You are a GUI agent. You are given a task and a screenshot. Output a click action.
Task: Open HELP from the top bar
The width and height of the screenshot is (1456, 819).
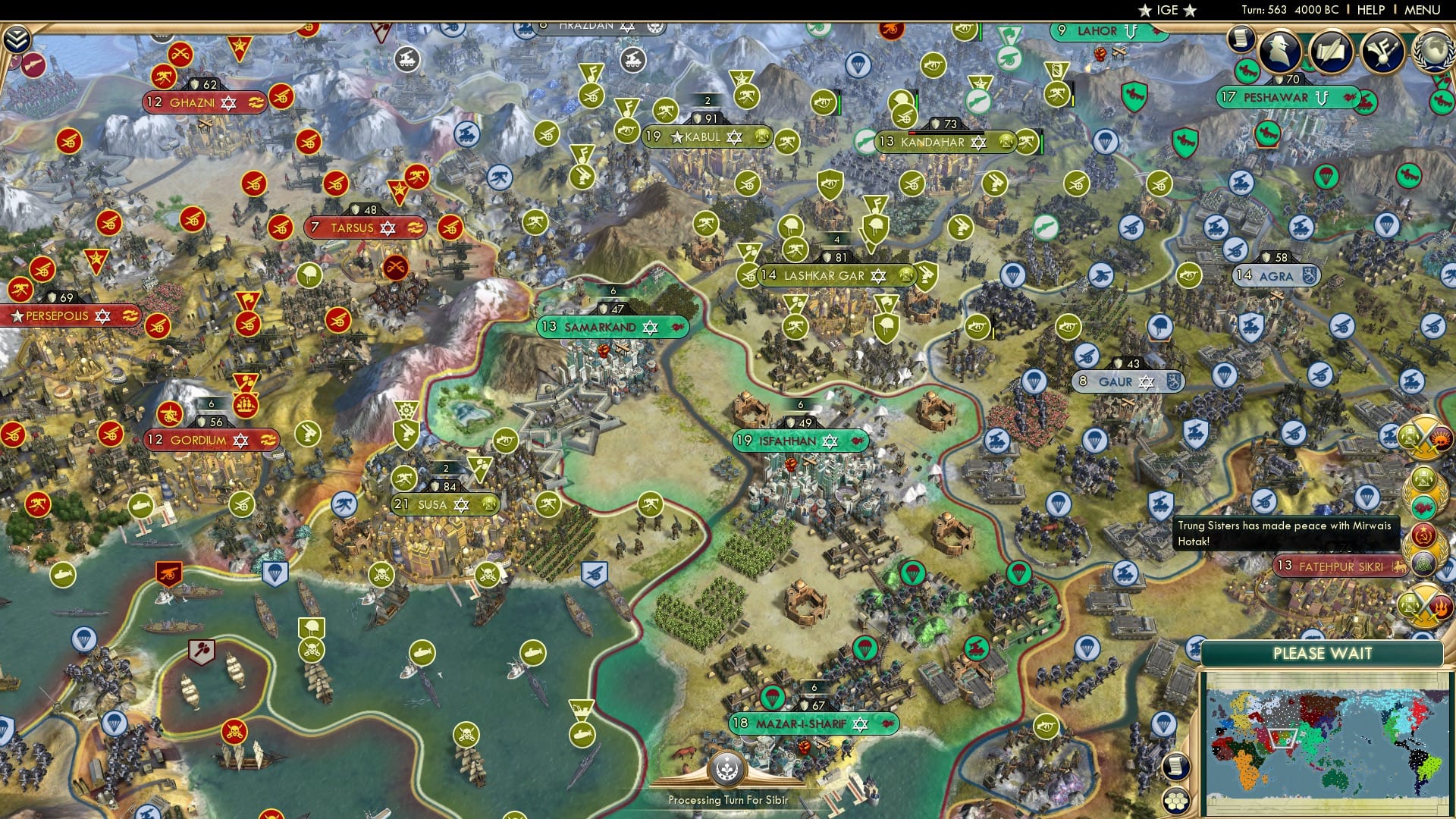point(1370,10)
